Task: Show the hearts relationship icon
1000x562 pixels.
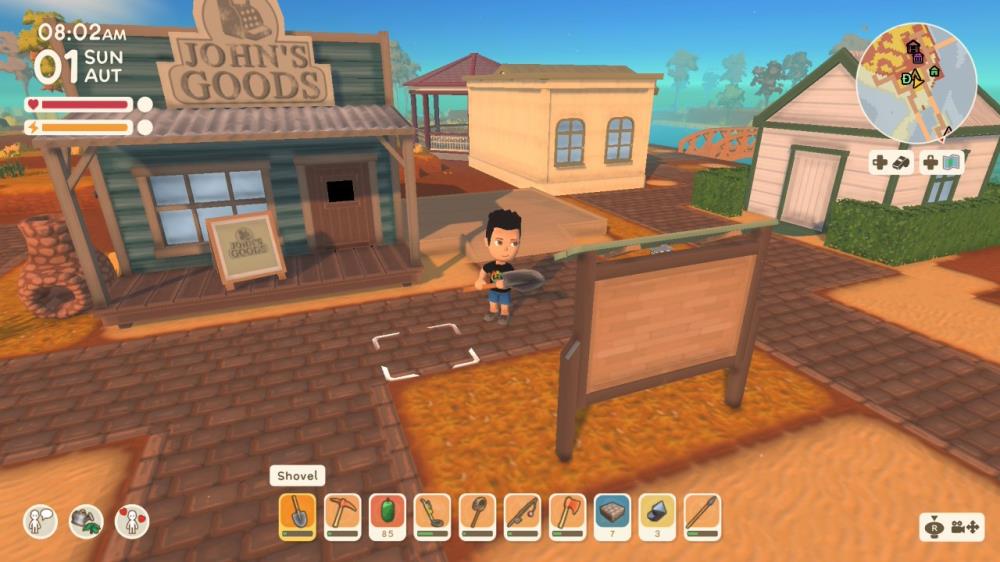Action: coord(132,521)
